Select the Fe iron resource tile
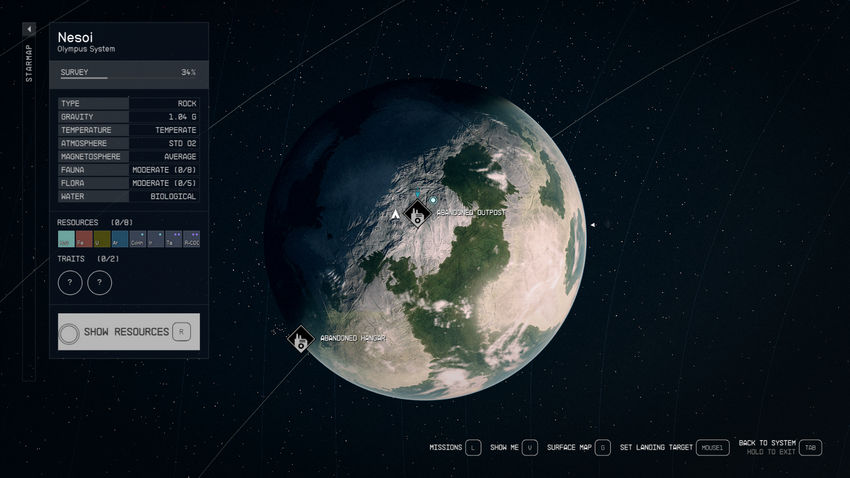Screen dimensions: 850x478 click(84, 239)
